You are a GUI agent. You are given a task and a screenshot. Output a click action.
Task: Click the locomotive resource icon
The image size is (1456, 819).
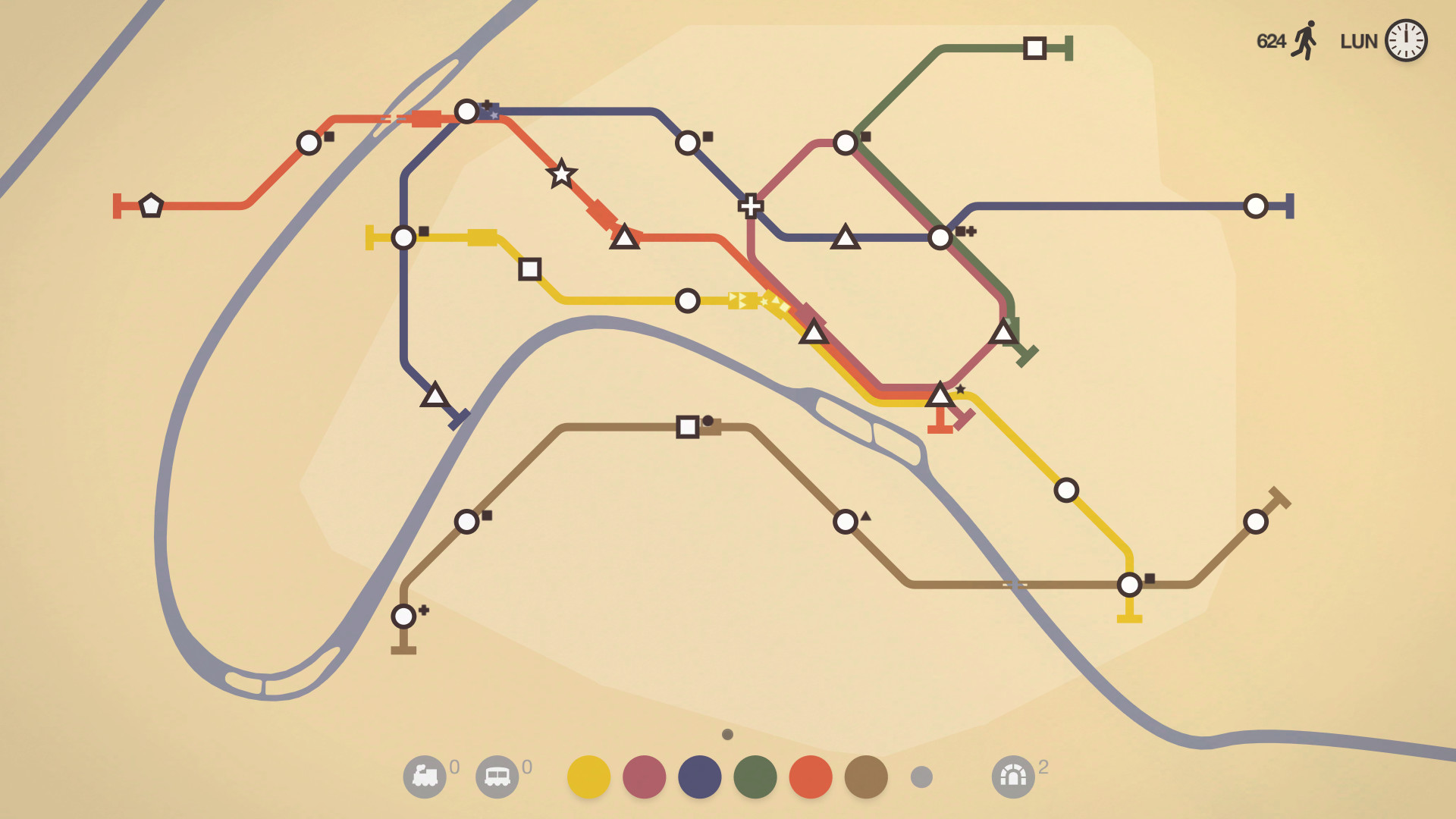[427, 777]
